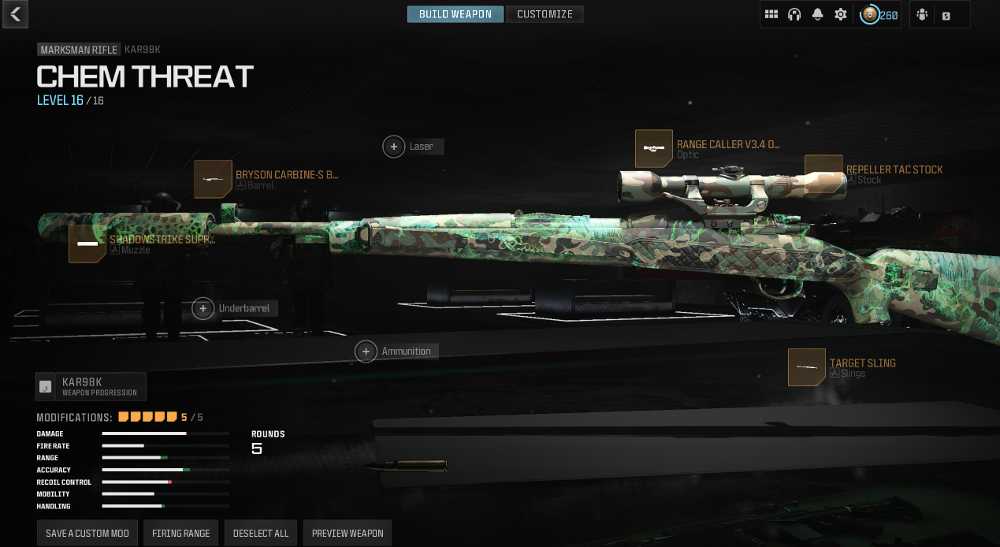Save a custom mod
The width and height of the screenshot is (1000, 547).
coord(87,533)
